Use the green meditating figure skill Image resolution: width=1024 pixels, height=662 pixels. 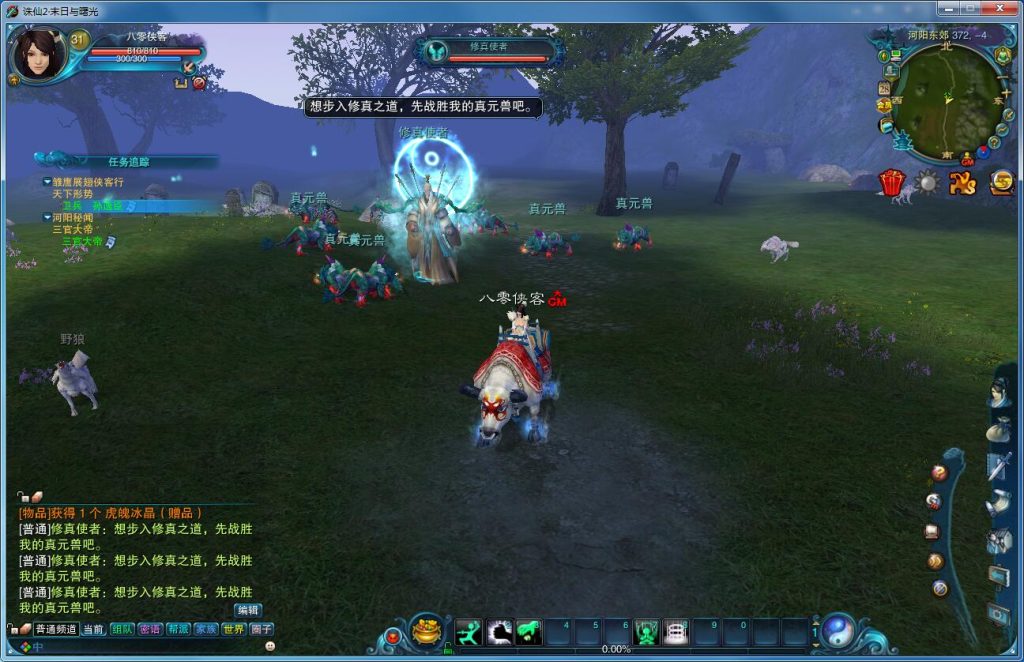tap(647, 632)
